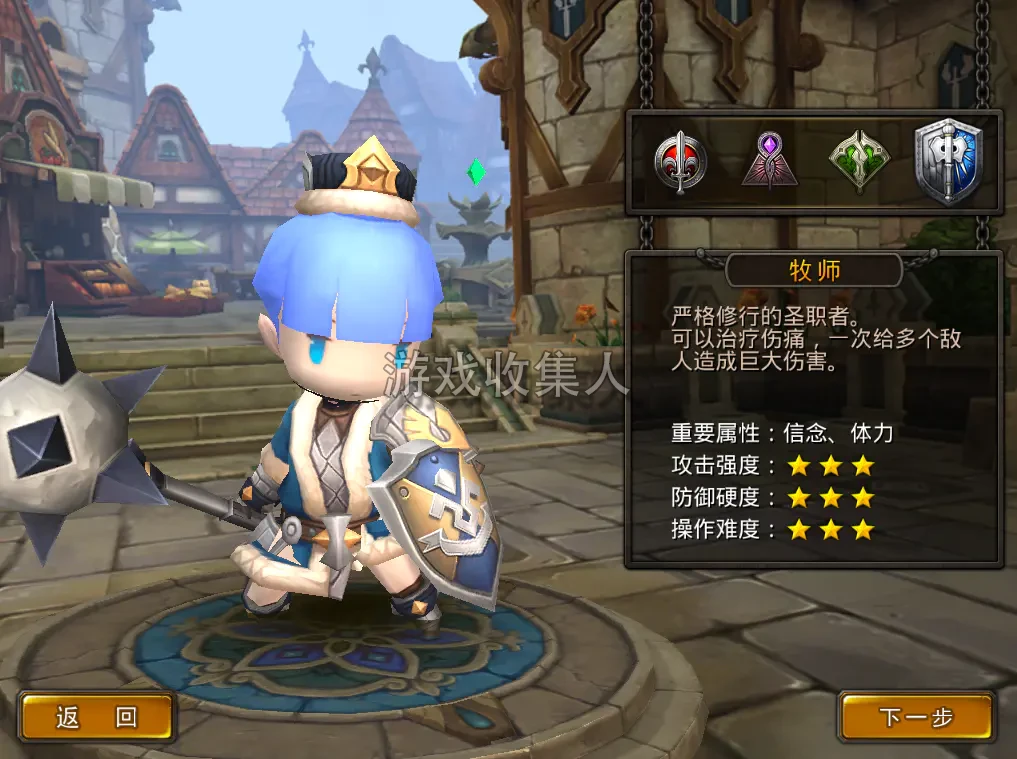Click the 返回 back button

[x=97, y=716]
